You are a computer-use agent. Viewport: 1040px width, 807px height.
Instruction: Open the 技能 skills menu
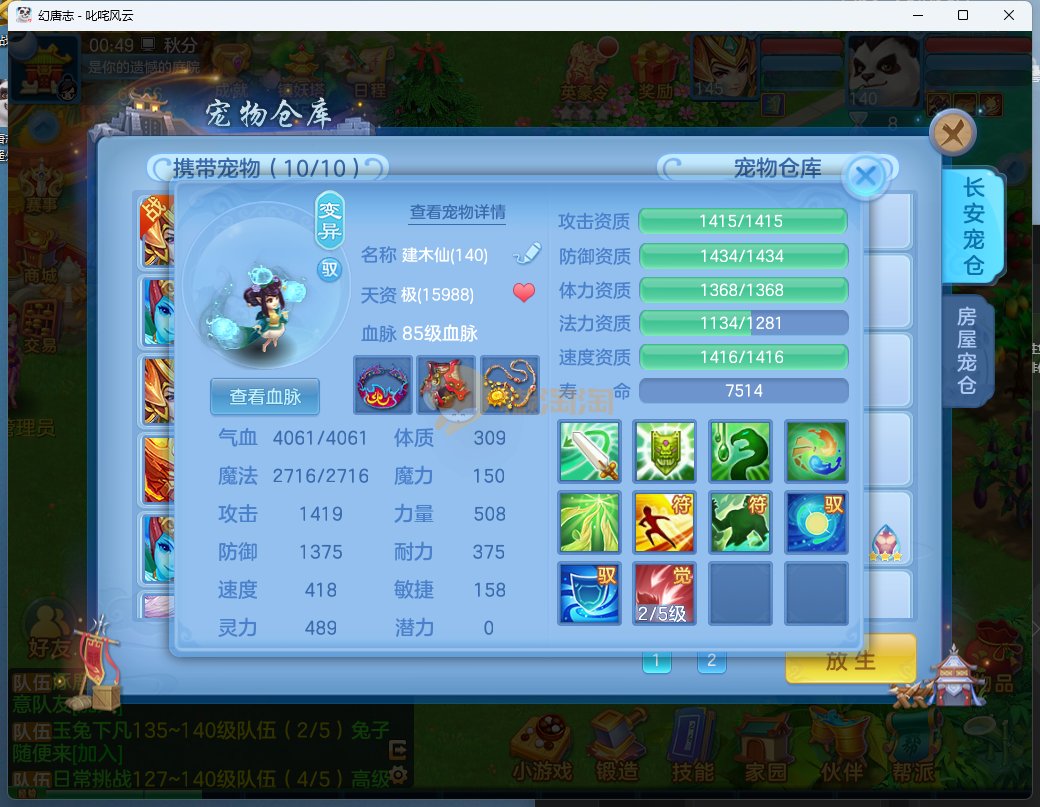(692, 747)
